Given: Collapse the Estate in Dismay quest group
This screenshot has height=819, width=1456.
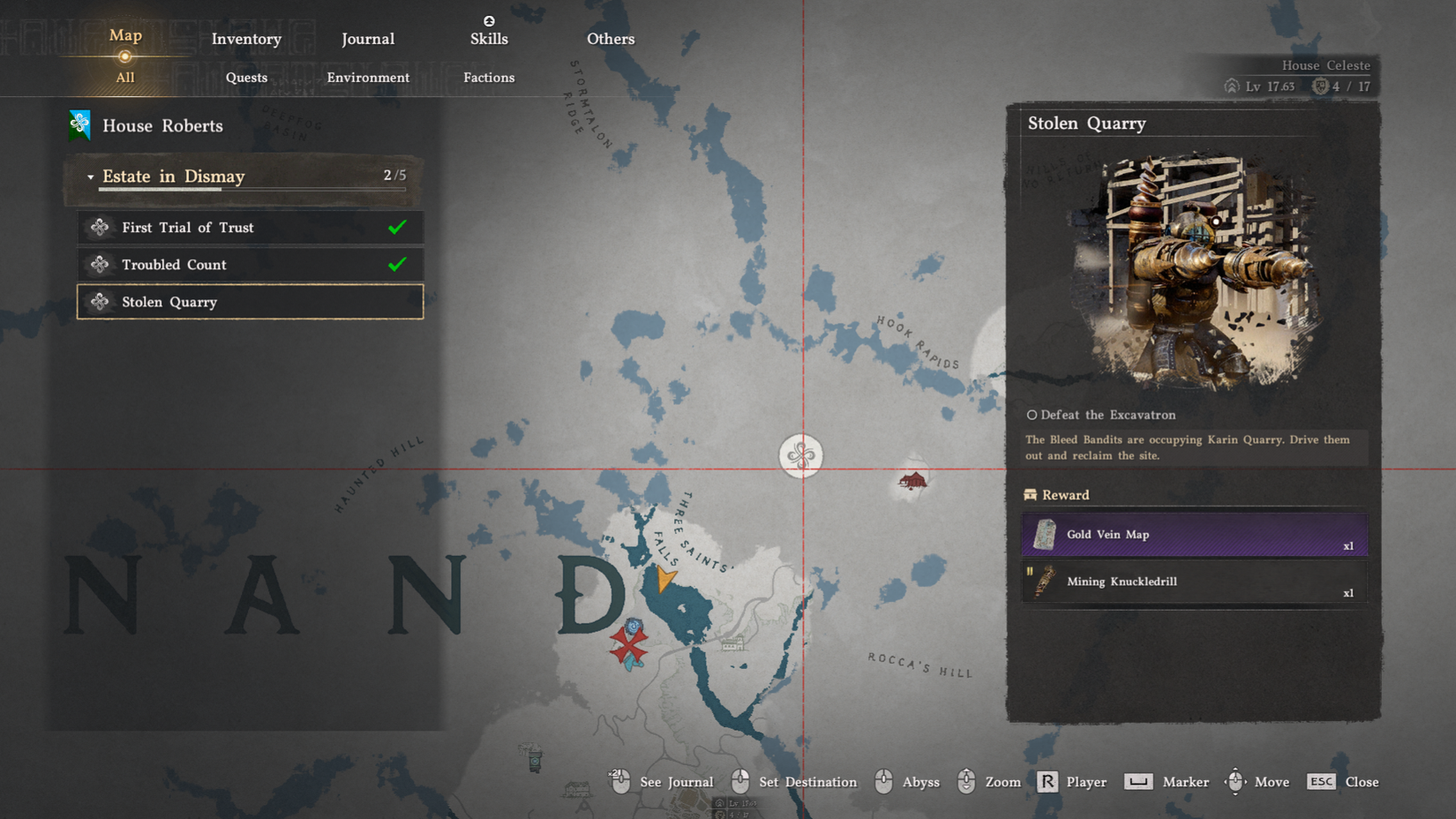Looking at the screenshot, I should (91, 177).
